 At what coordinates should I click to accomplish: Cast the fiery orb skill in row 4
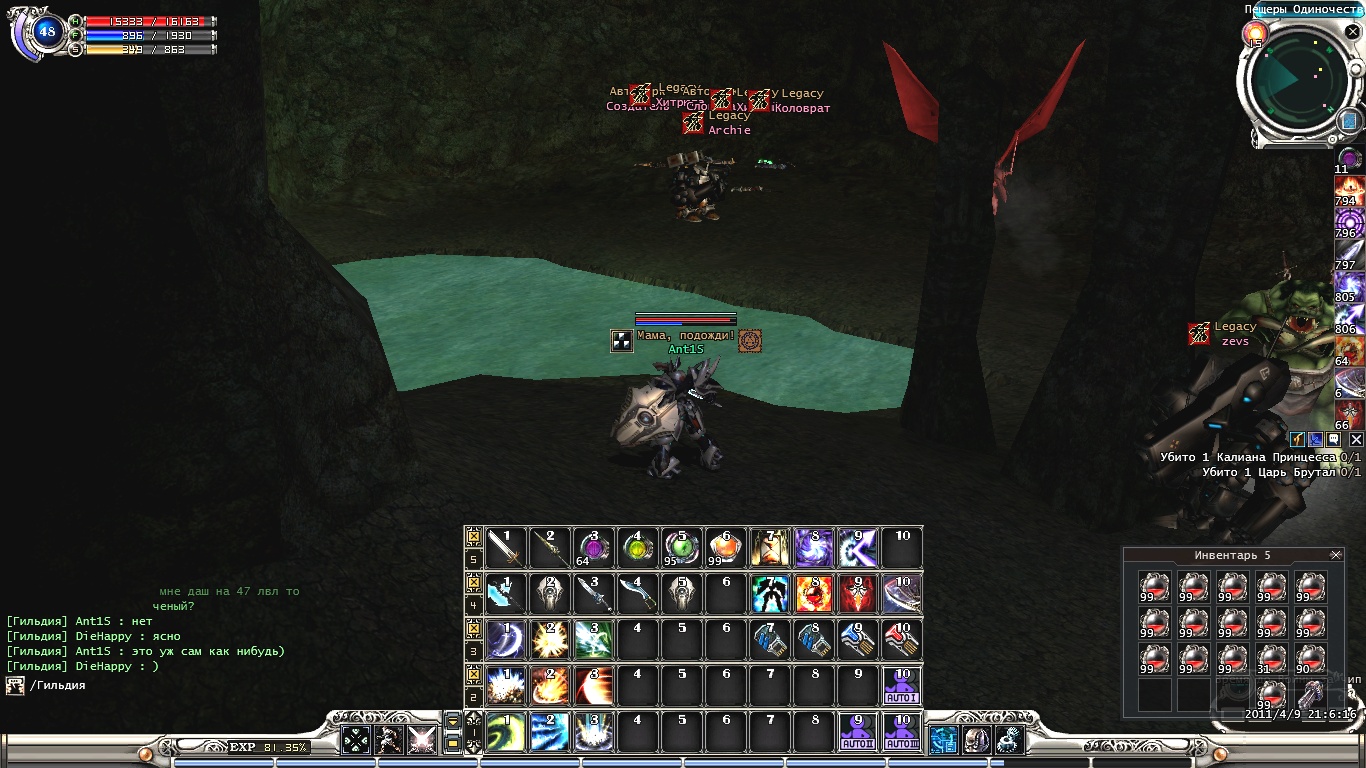[814, 594]
